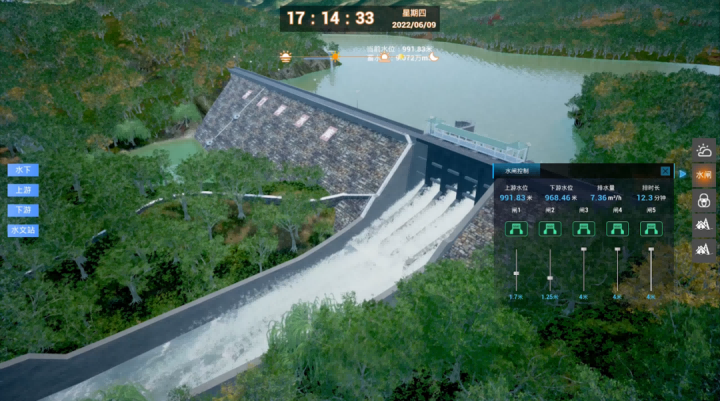Select the 水下 underwater view button

[22, 169]
